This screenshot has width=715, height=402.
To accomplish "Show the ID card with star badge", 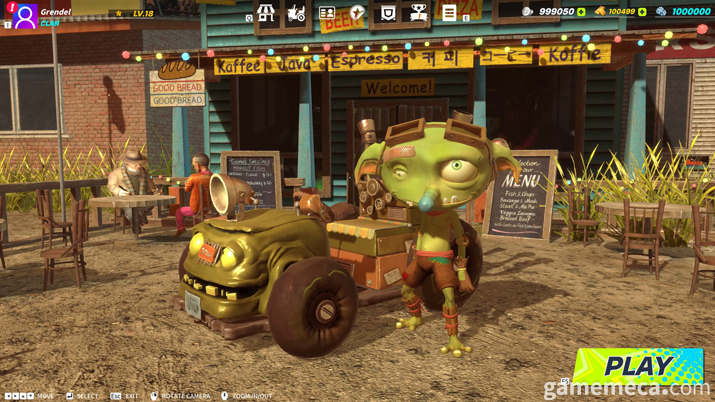I will (327, 14).
